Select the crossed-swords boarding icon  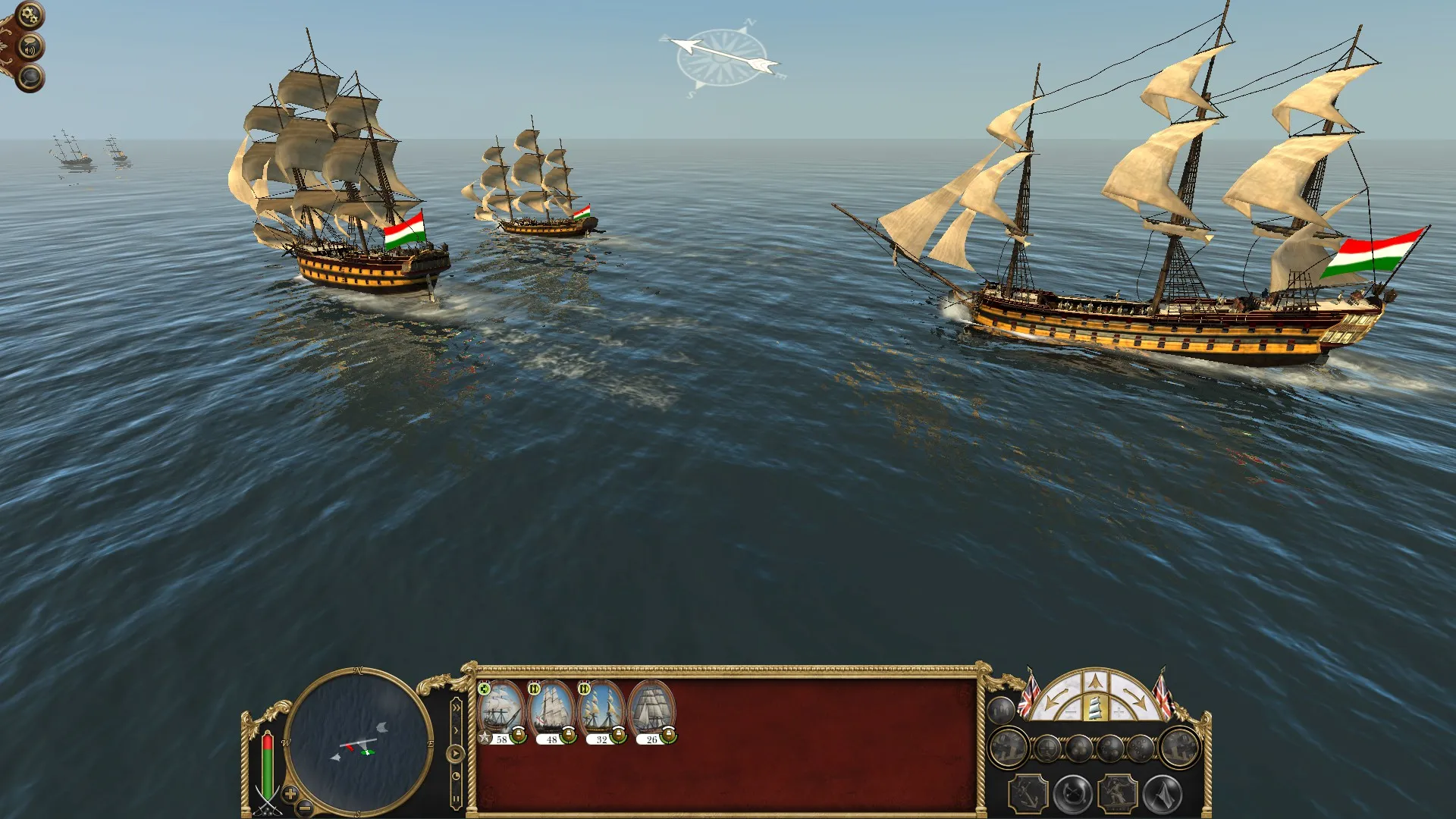1072,792
